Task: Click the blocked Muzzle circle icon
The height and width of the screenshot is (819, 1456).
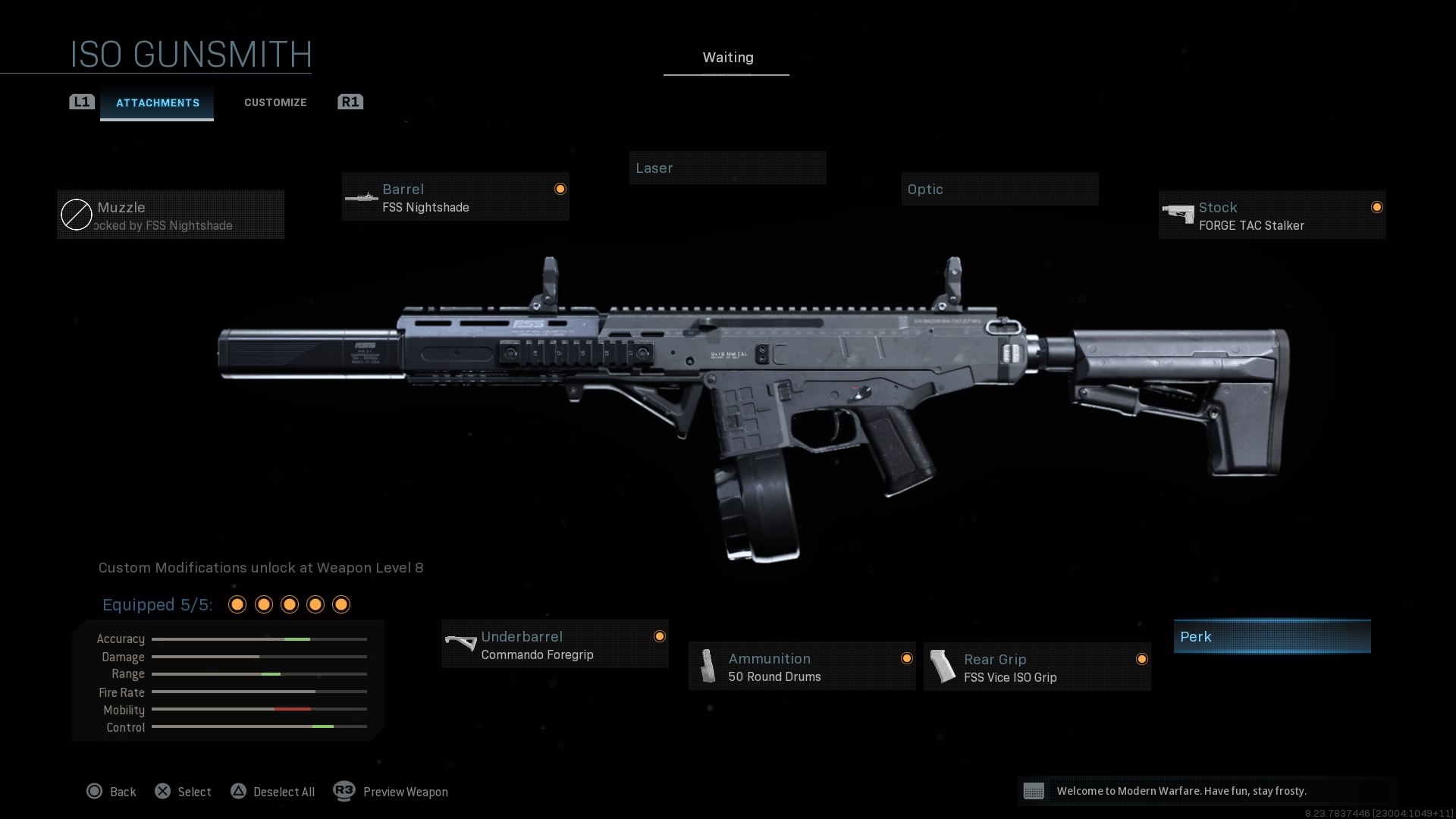Action: [75, 215]
